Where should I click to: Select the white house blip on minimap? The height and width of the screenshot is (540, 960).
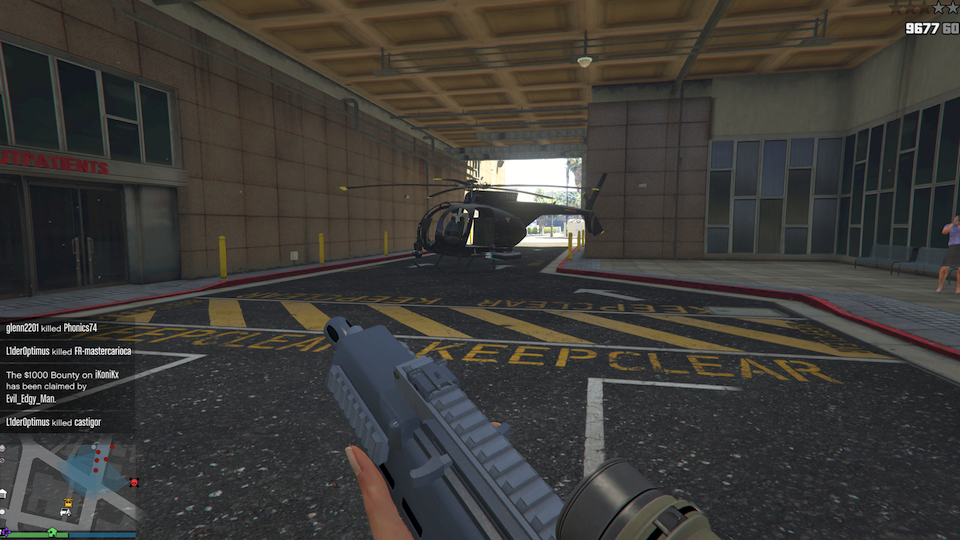coord(3,493)
